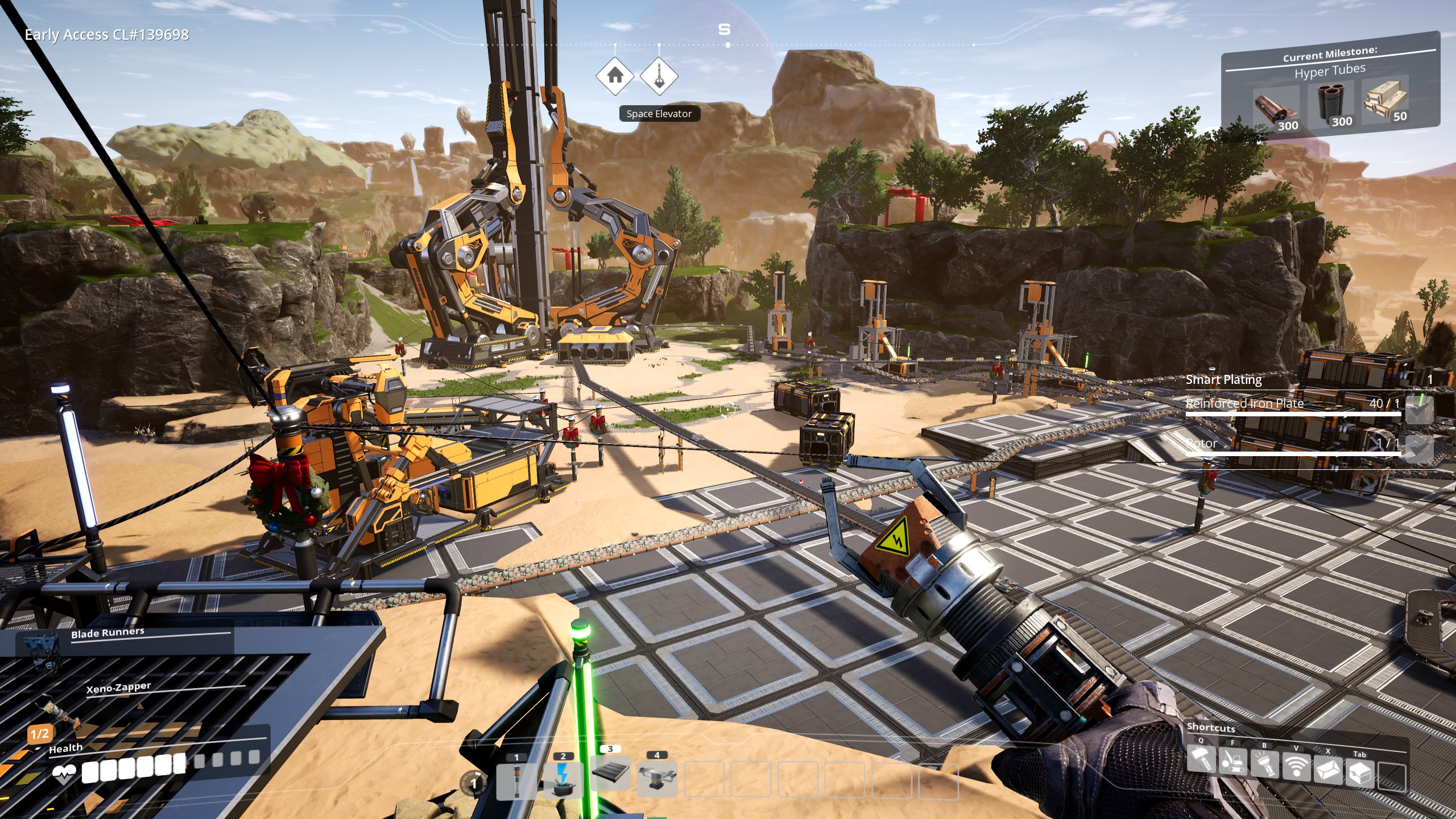This screenshot has height=819, width=1456.
Task: Select the steel pipe milestone requirement
Action: pyautogui.click(x=1330, y=104)
